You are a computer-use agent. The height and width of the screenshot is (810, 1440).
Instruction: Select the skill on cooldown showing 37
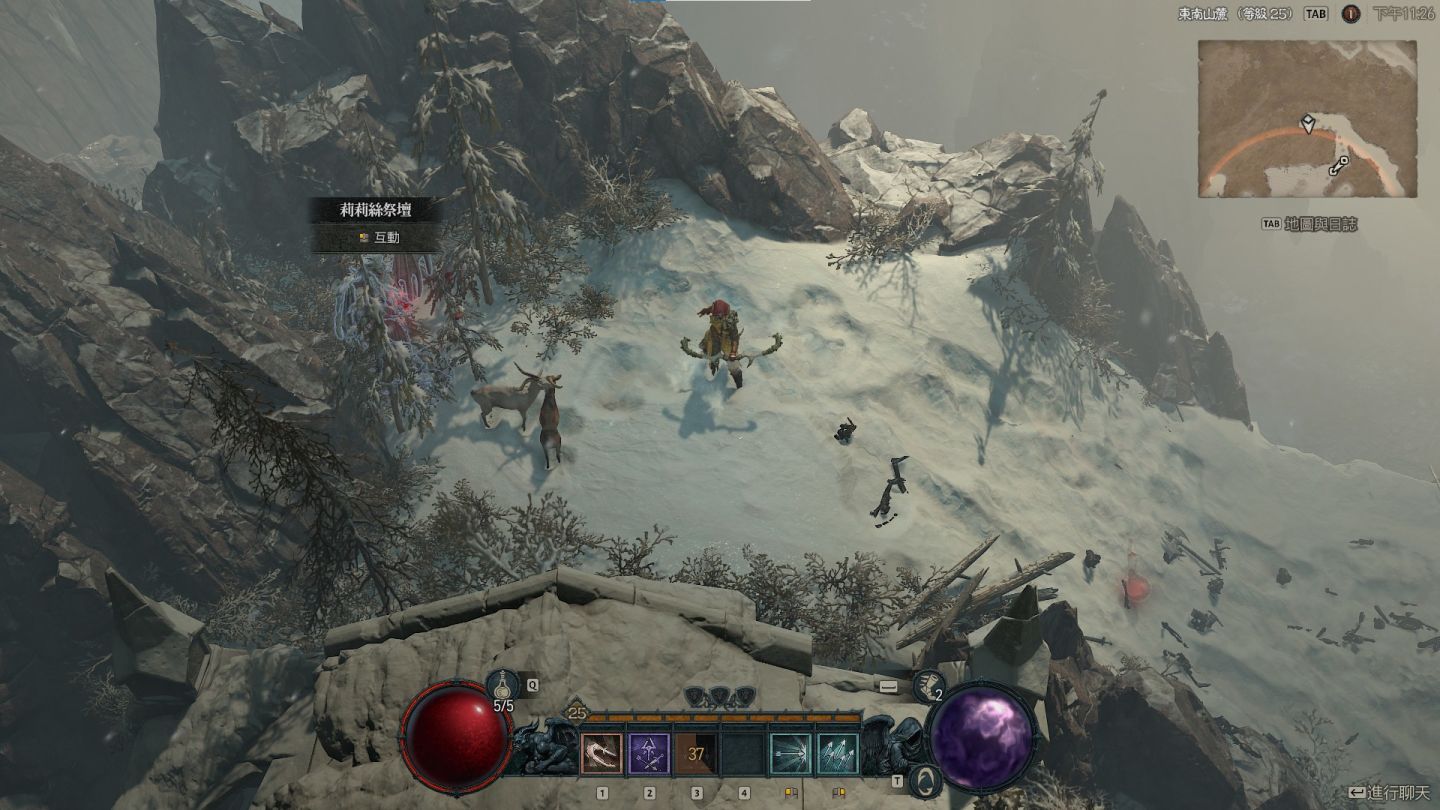point(696,753)
